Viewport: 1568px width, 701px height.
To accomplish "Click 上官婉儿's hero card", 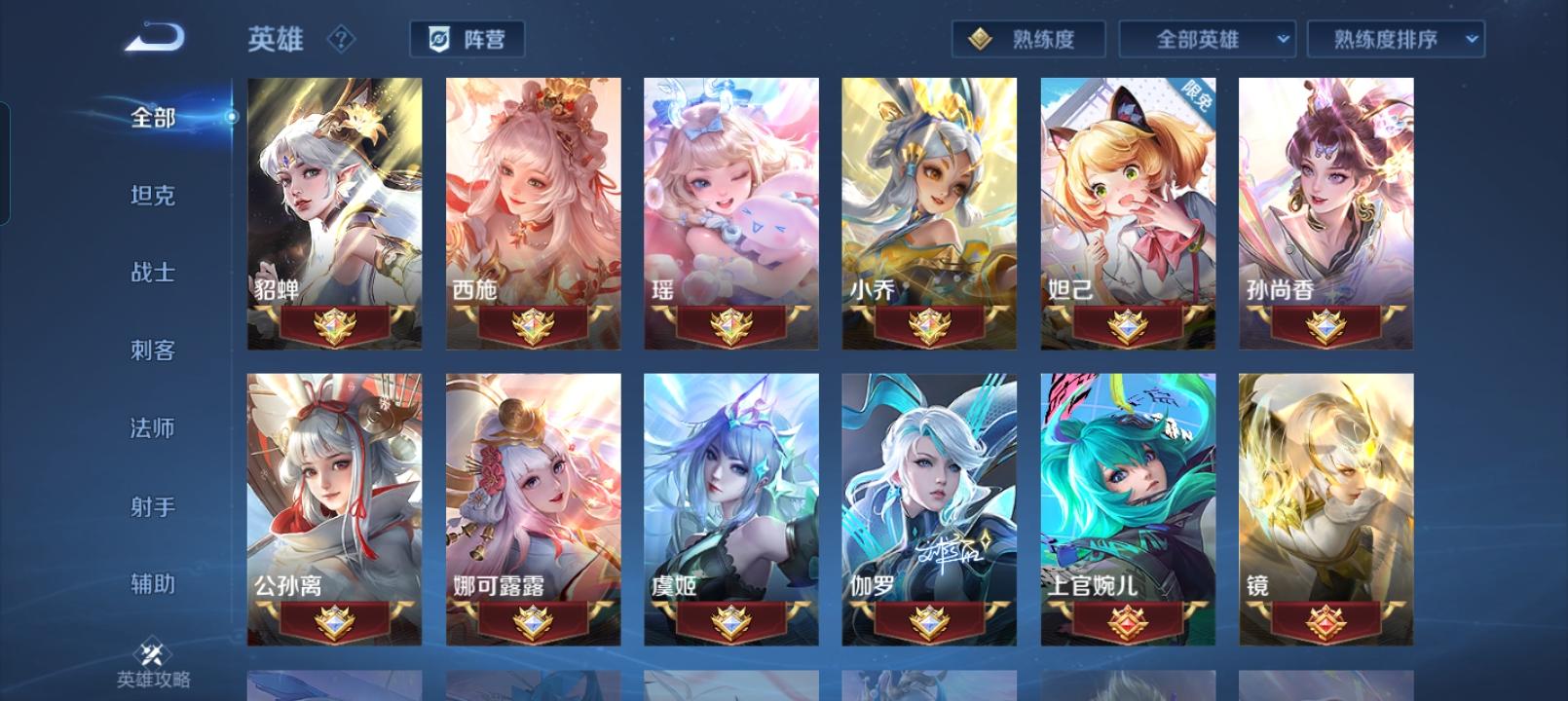I will pyautogui.click(x=1126, y=477).
